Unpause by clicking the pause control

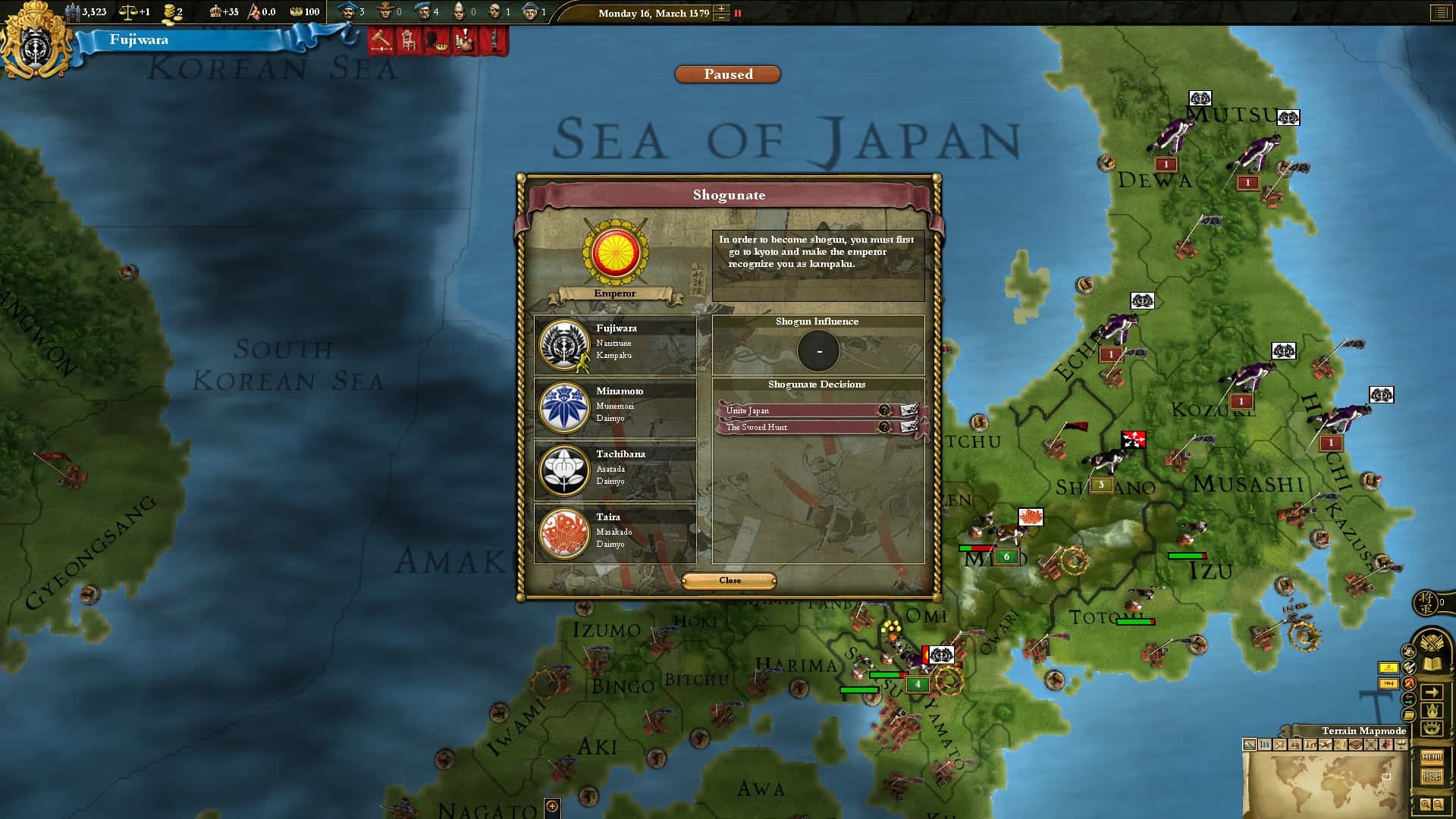coord(738,14)
